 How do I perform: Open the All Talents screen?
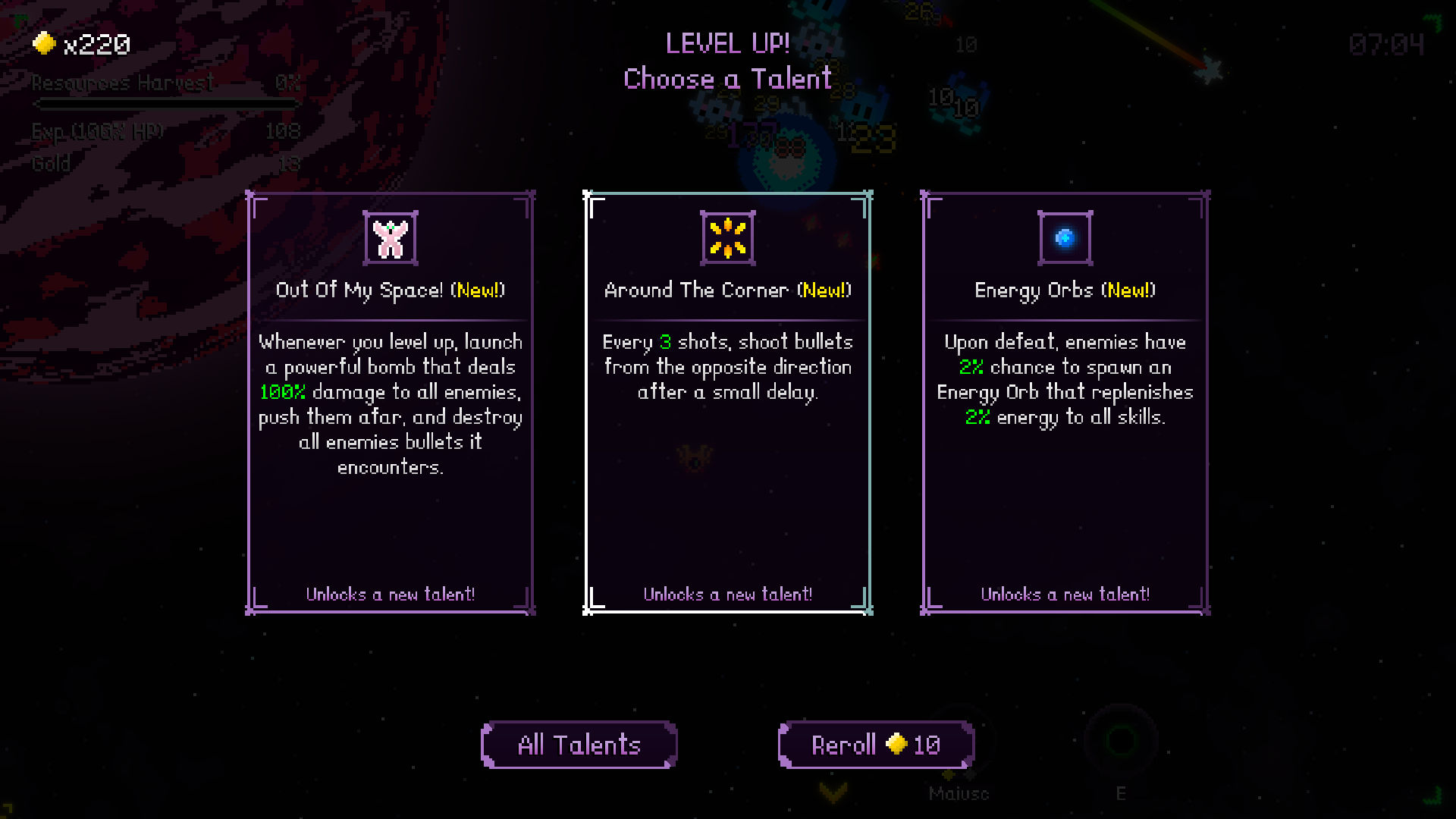(x=579, y=745)
